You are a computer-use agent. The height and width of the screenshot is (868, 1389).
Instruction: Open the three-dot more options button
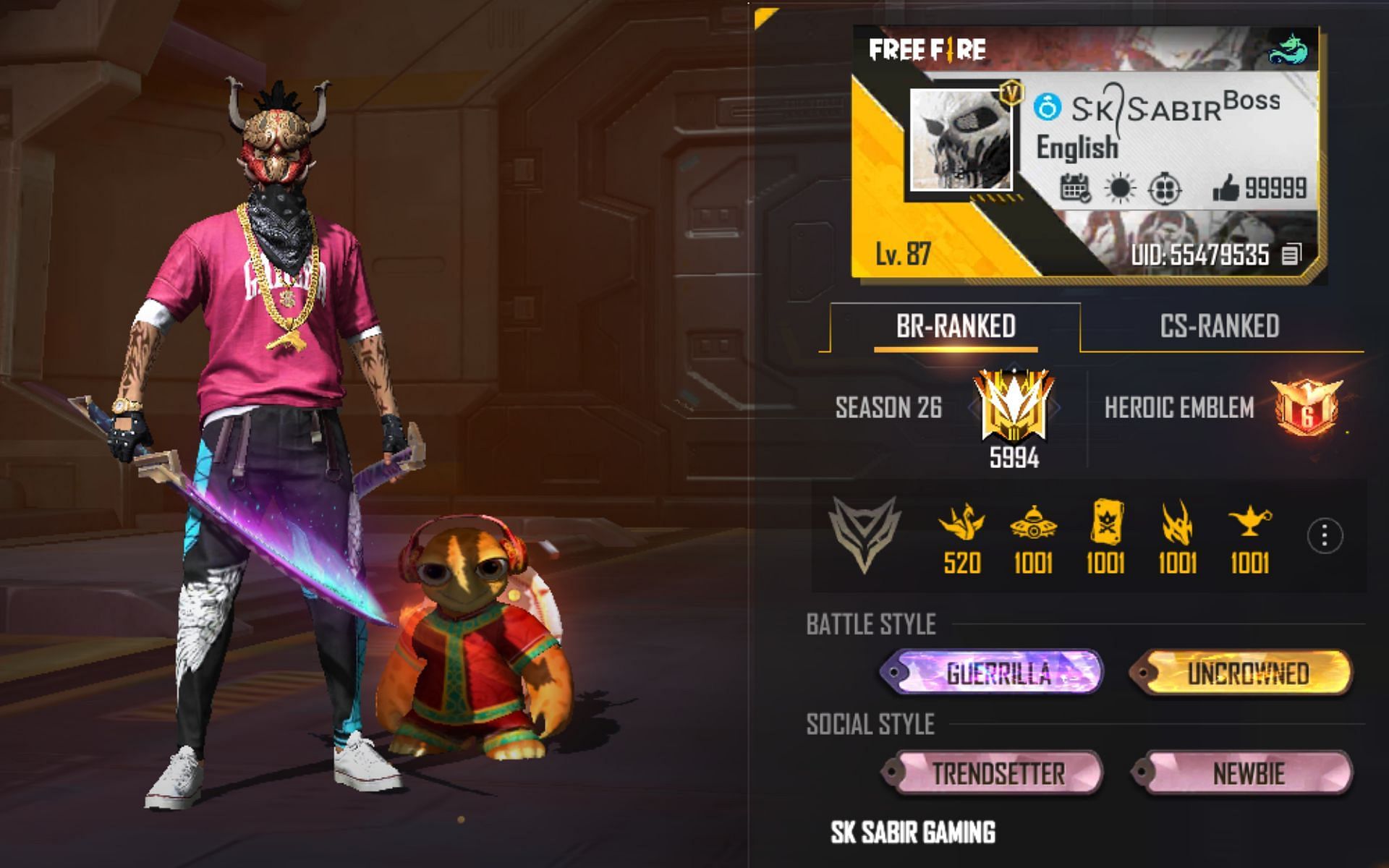coord(1325,536)
